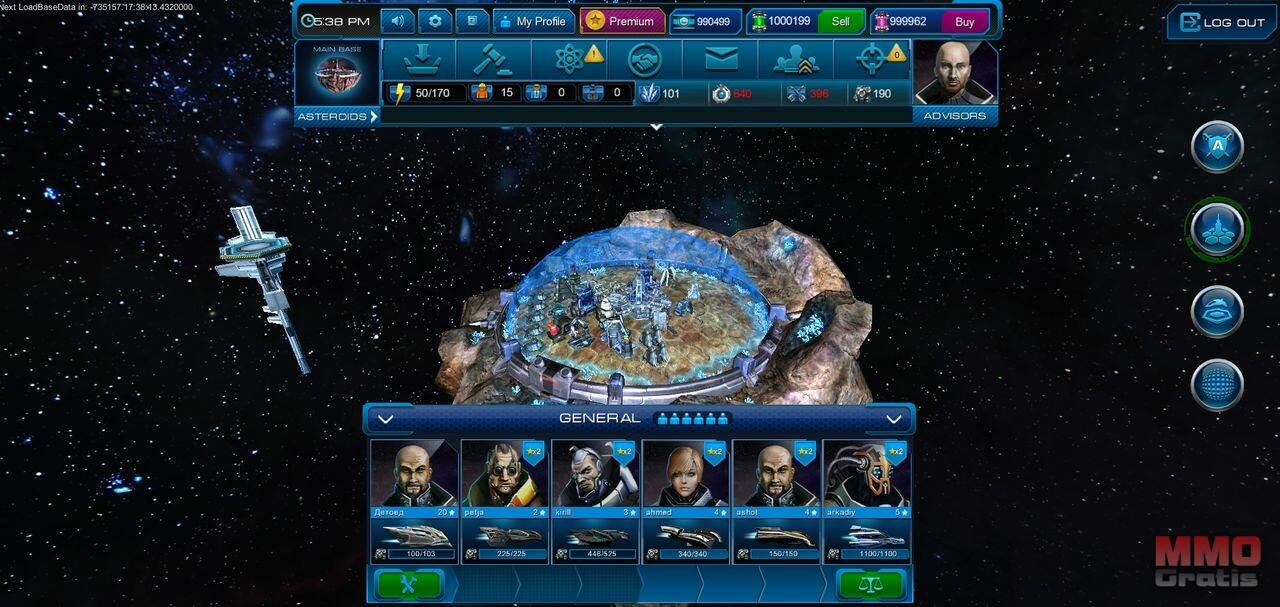Log out of the game

(1222, 22)
